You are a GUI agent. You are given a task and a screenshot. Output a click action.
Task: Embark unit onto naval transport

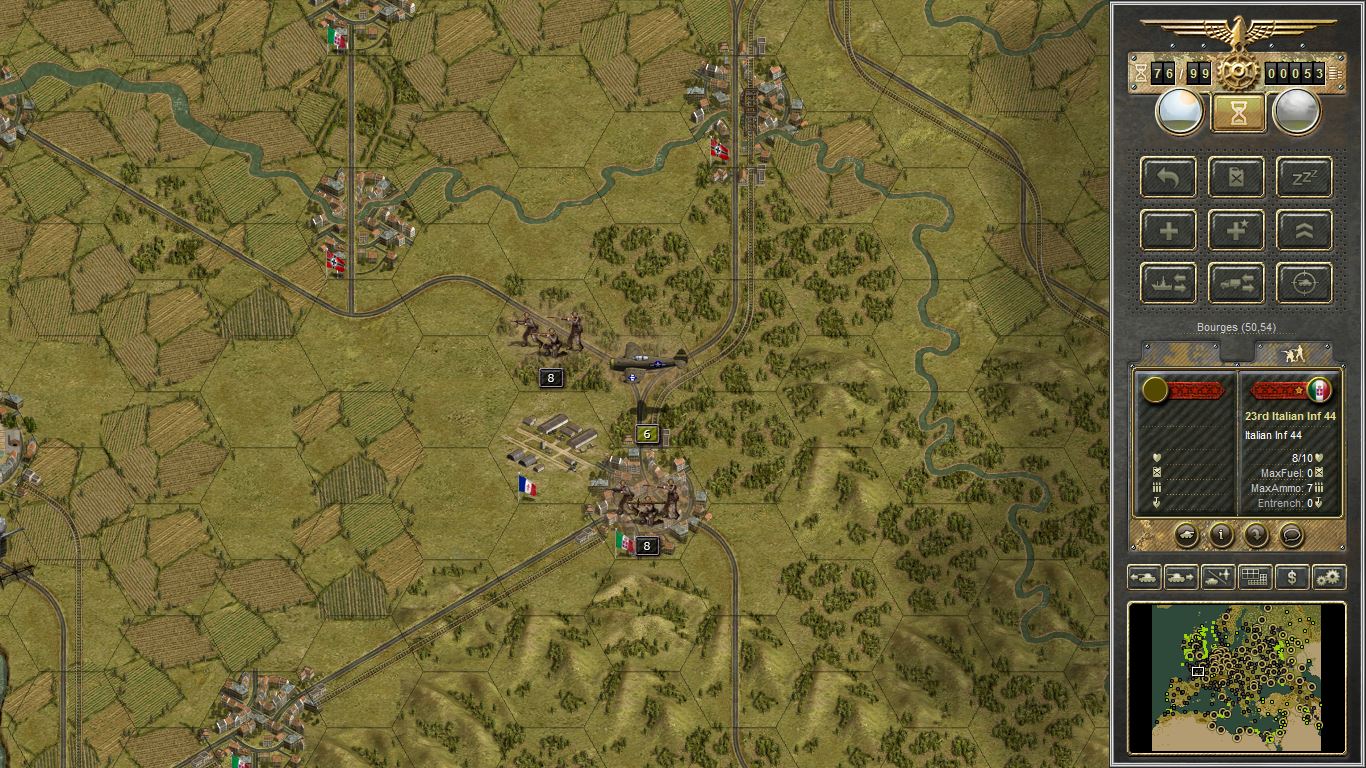[x=1167, y=283]
